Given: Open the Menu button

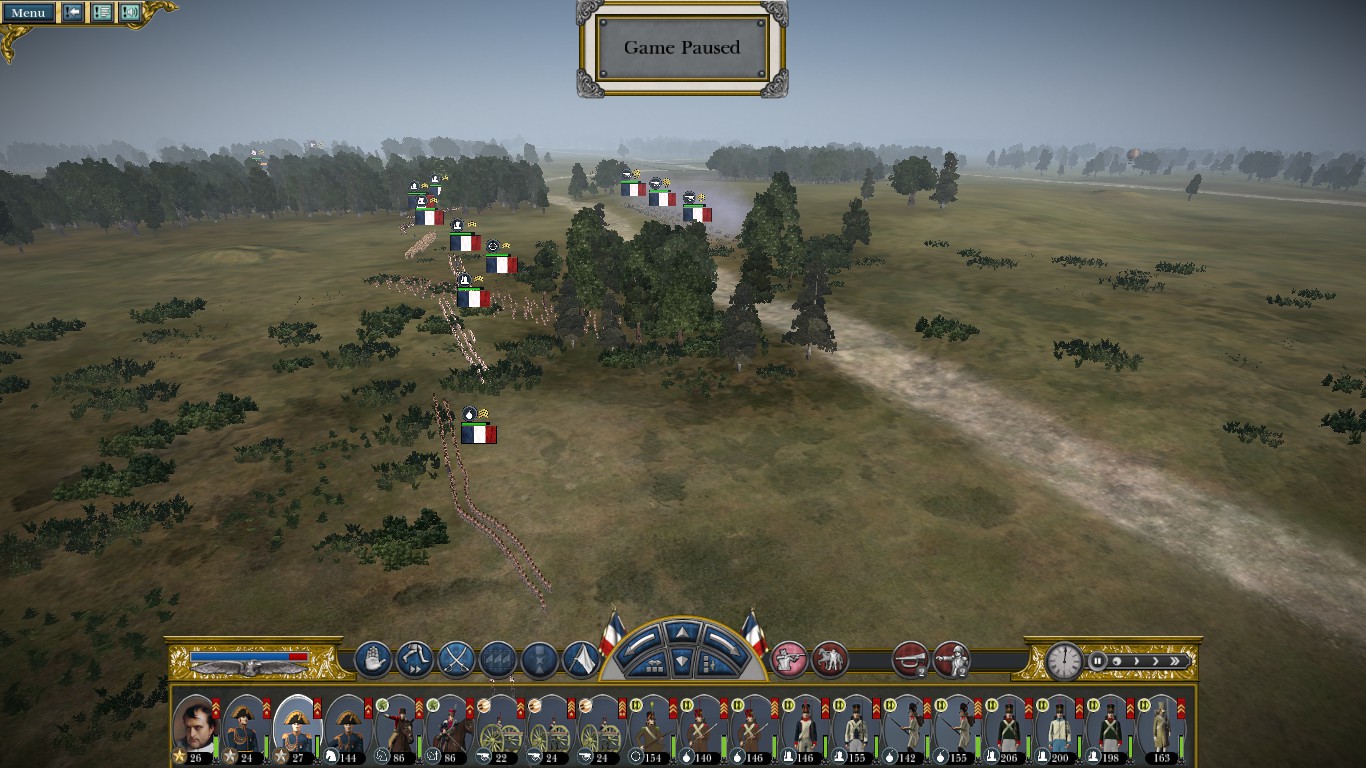Looking at the screenshot, I should coord(28,13).
